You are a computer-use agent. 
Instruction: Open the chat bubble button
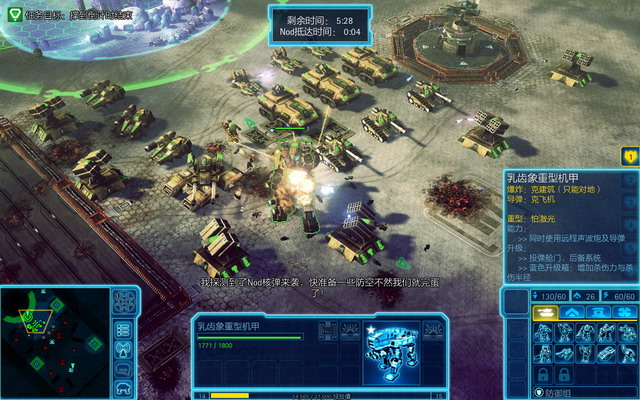pyautogui.click(x=123, y=370)
